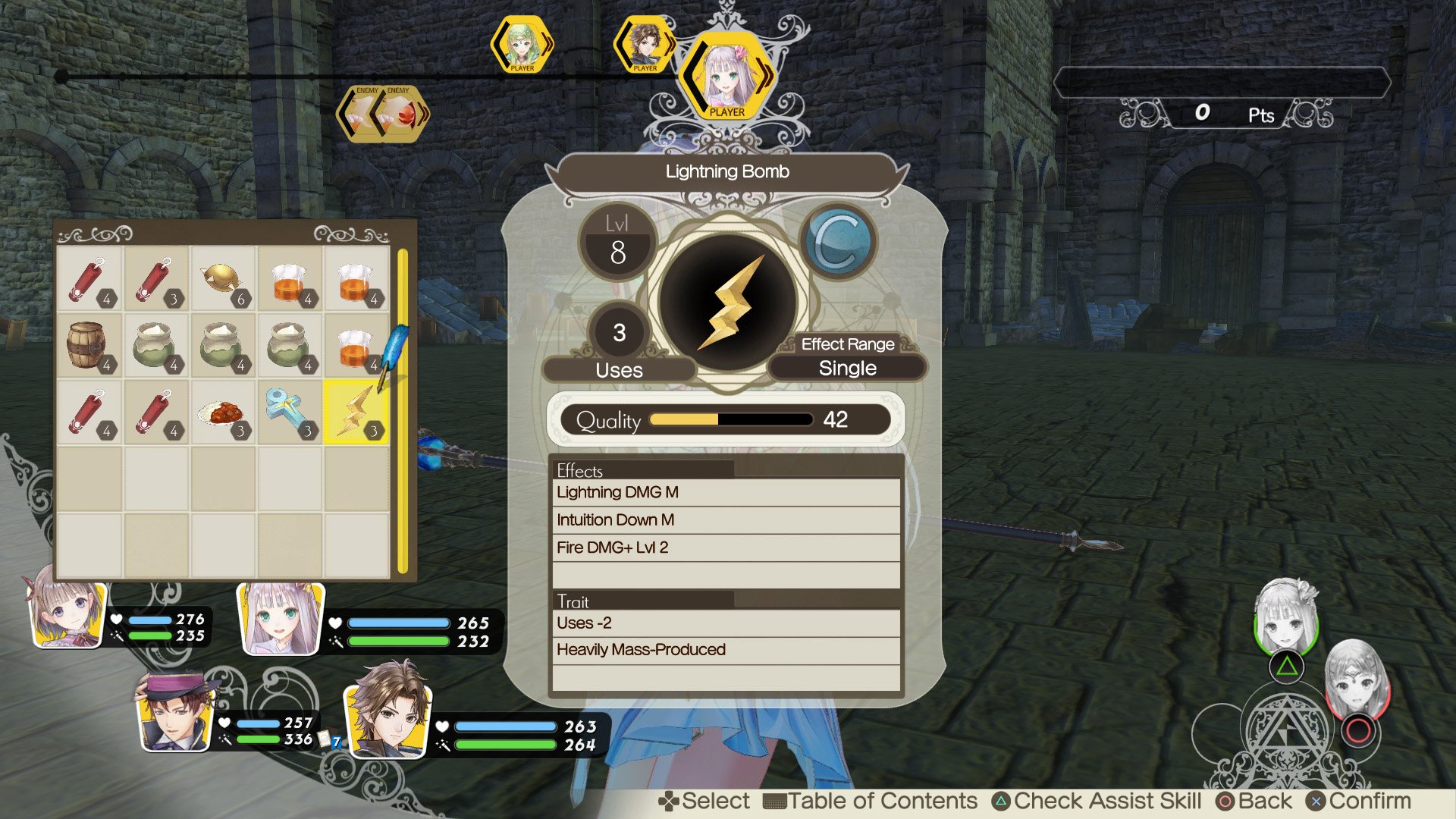Click the blue C rank emblem
The image size is (1456, 819).
pyautogui.click(x=840, y=240)
